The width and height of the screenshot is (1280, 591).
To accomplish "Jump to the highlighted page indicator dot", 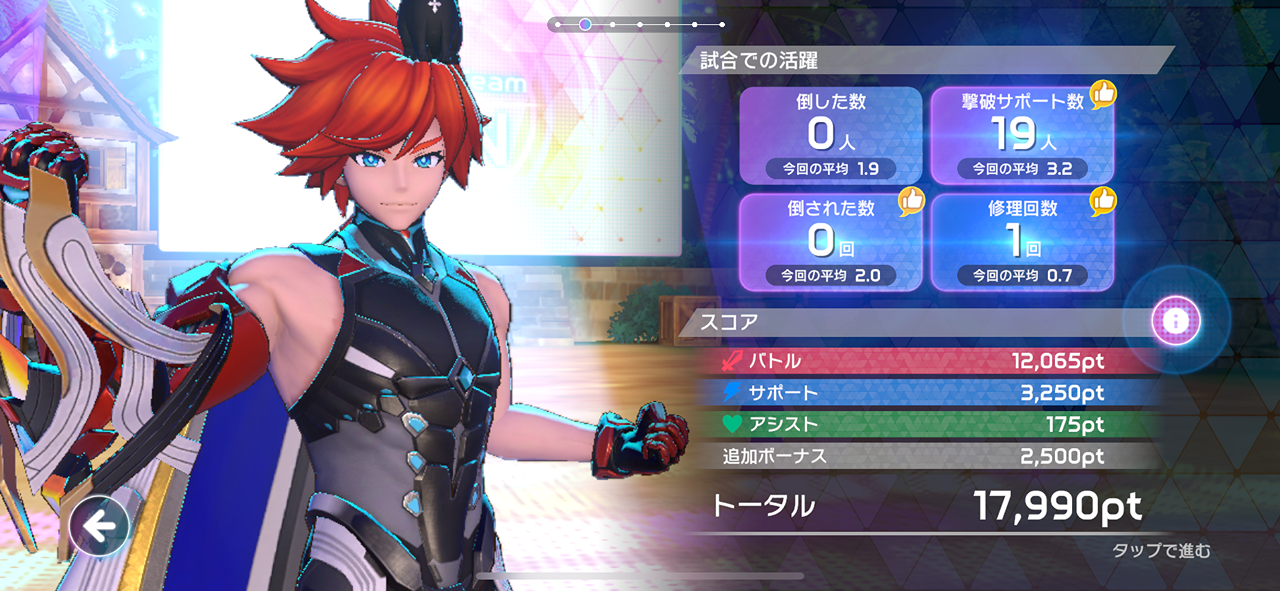I will 585,24.
